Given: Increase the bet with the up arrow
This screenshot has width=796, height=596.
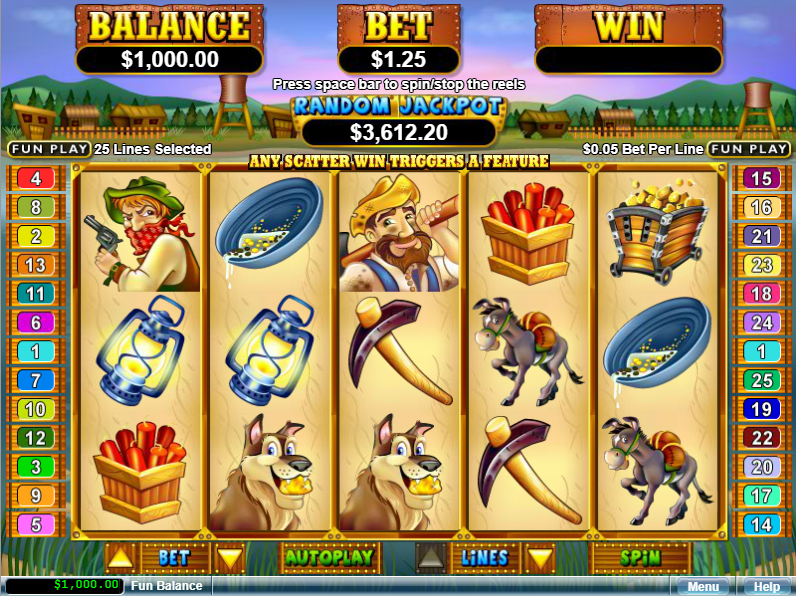Looking at the screenshot, I should coord(118,558).
